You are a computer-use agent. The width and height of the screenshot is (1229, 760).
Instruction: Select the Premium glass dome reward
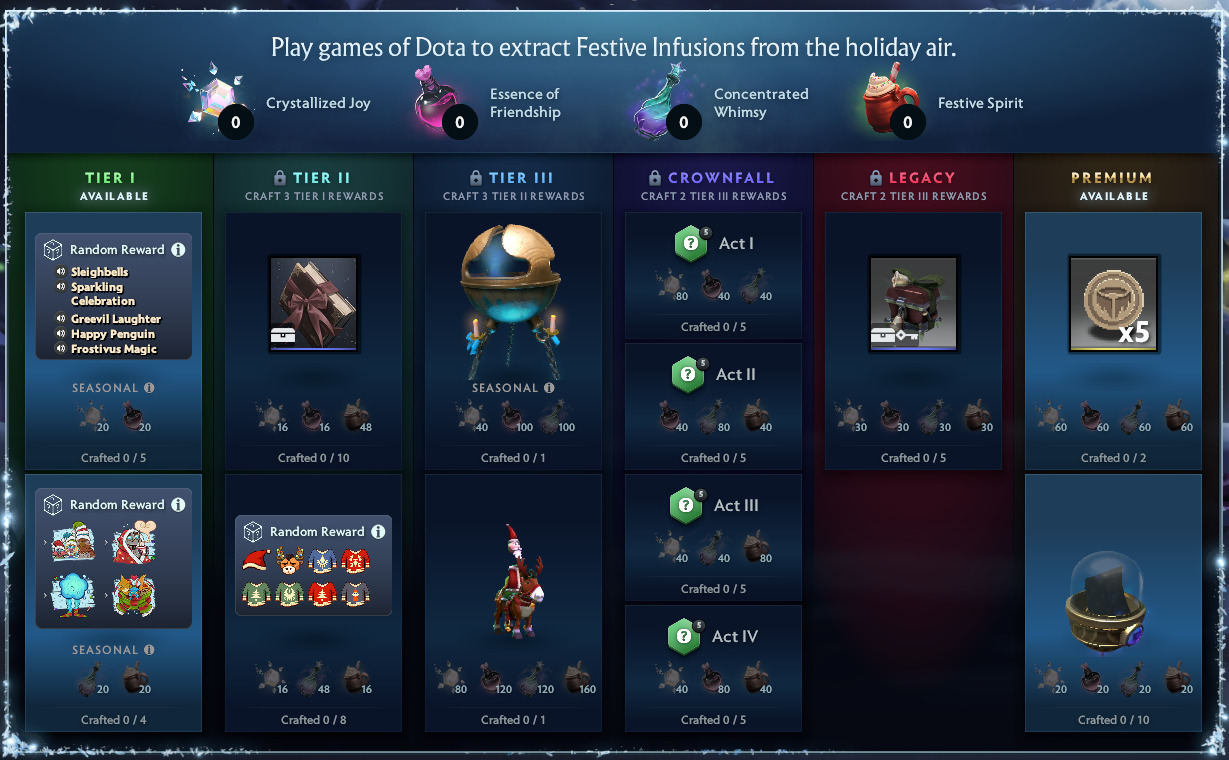(x=1113, y=605)
